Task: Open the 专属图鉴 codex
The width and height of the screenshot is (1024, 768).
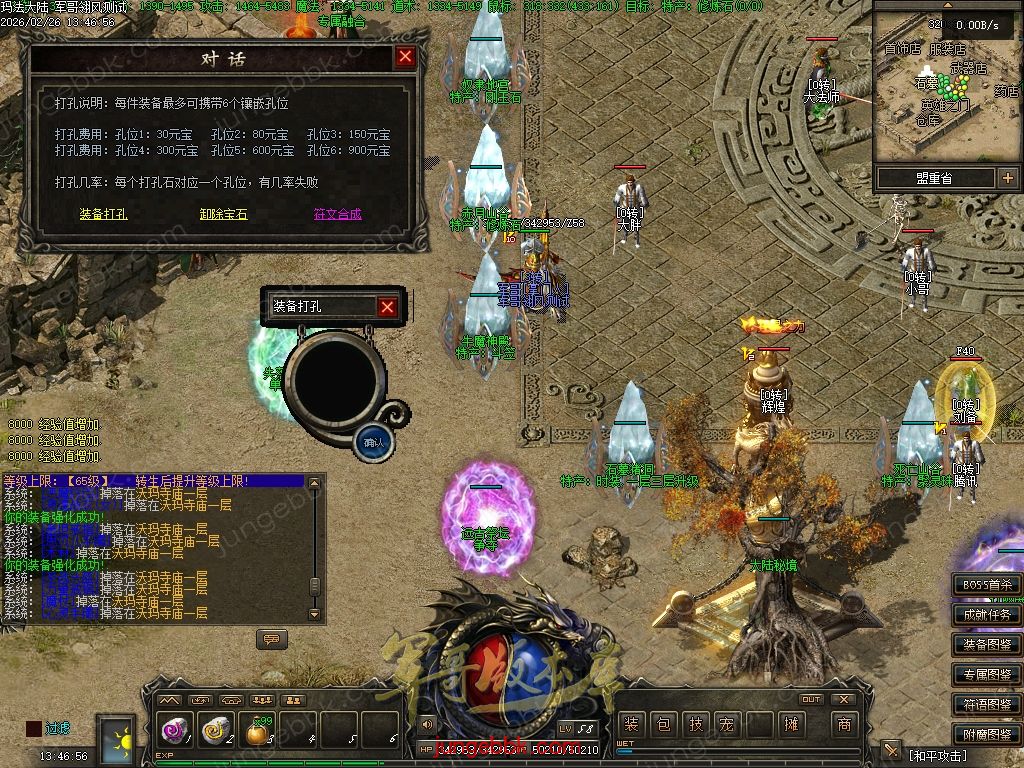Action: point(986,675)
